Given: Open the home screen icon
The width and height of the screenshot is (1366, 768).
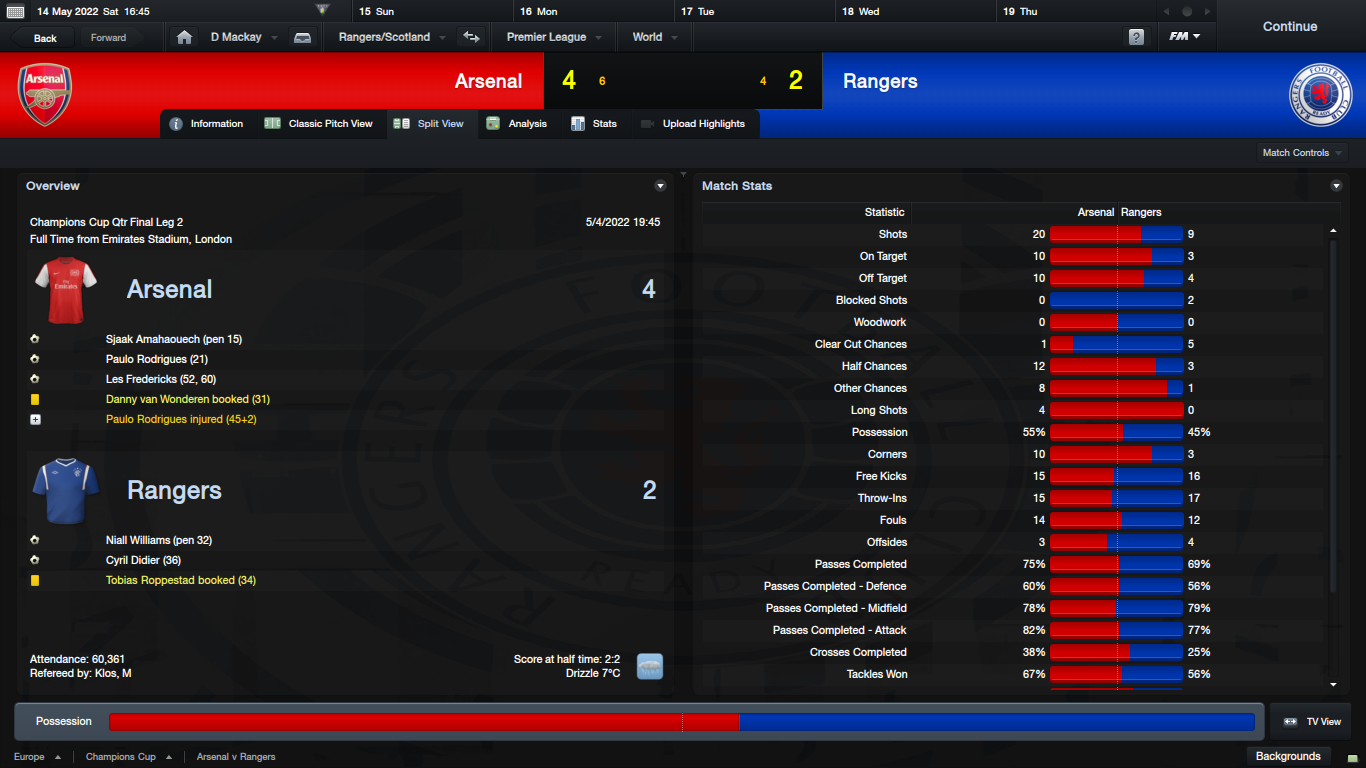Looking at the screenshot, I should pyautogui.click(x=184, y=37).
